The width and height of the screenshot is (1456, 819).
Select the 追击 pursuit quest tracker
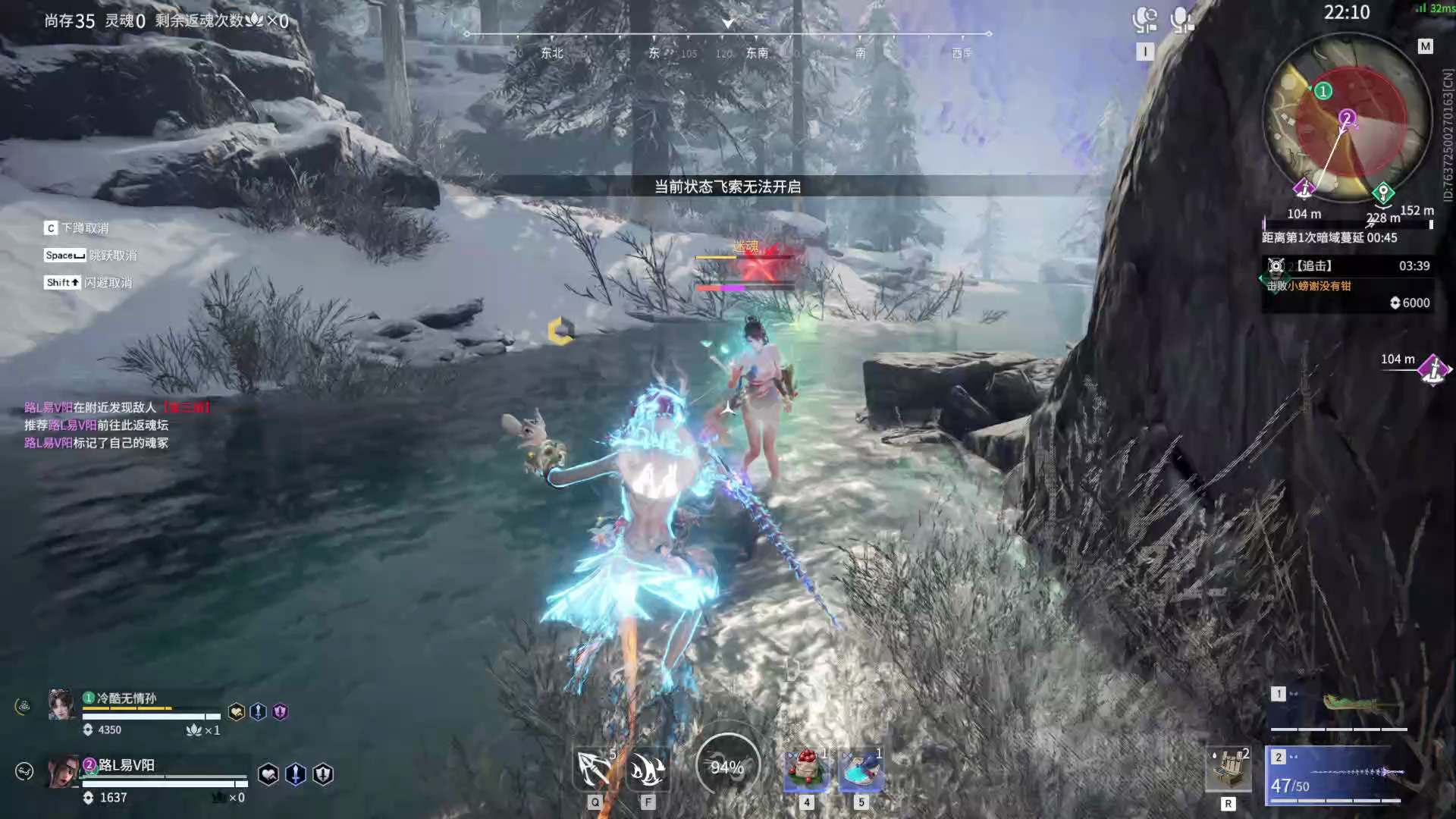[x=1347, y=276]
